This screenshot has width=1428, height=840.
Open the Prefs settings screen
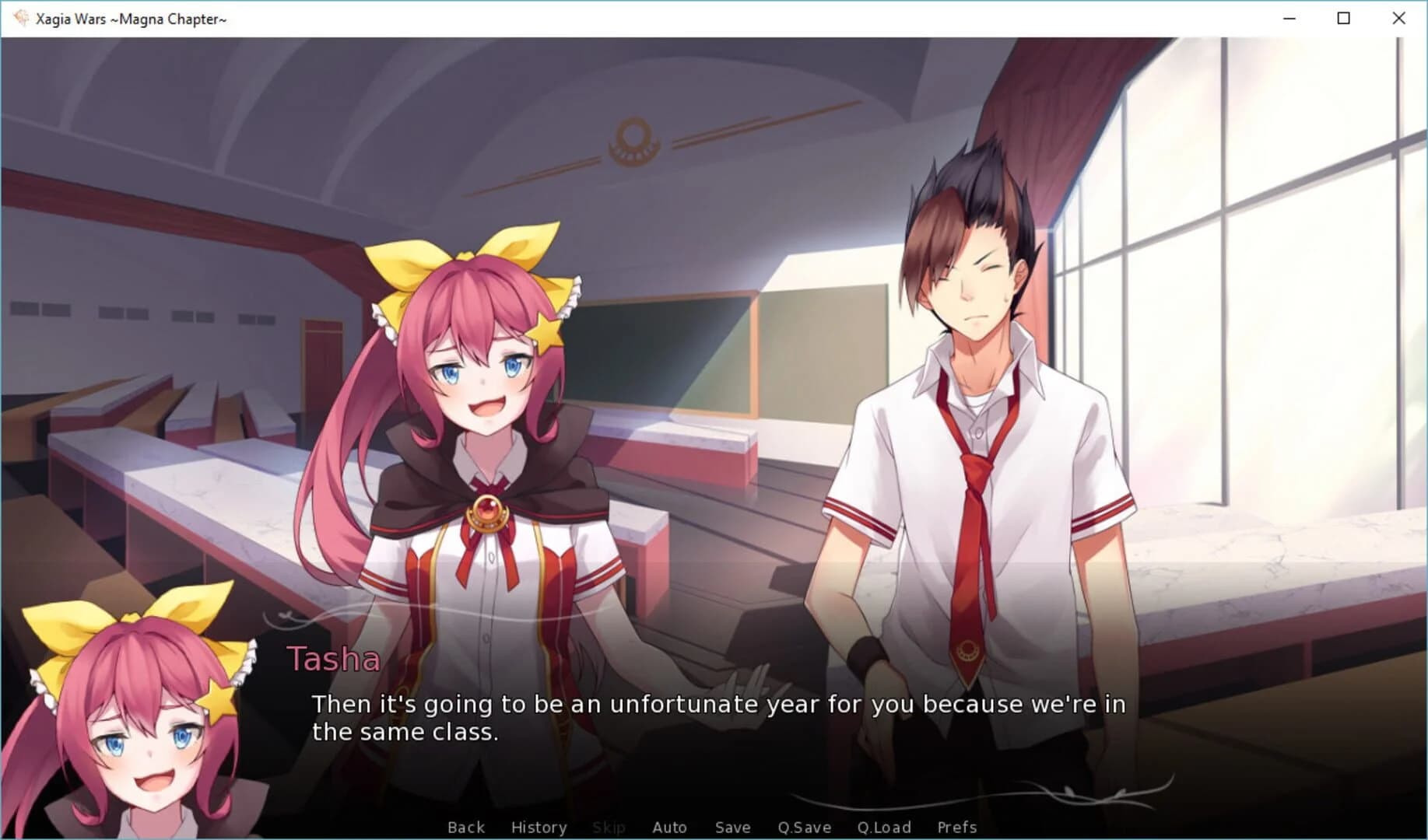pyautogui.click(x=956, y=827)
